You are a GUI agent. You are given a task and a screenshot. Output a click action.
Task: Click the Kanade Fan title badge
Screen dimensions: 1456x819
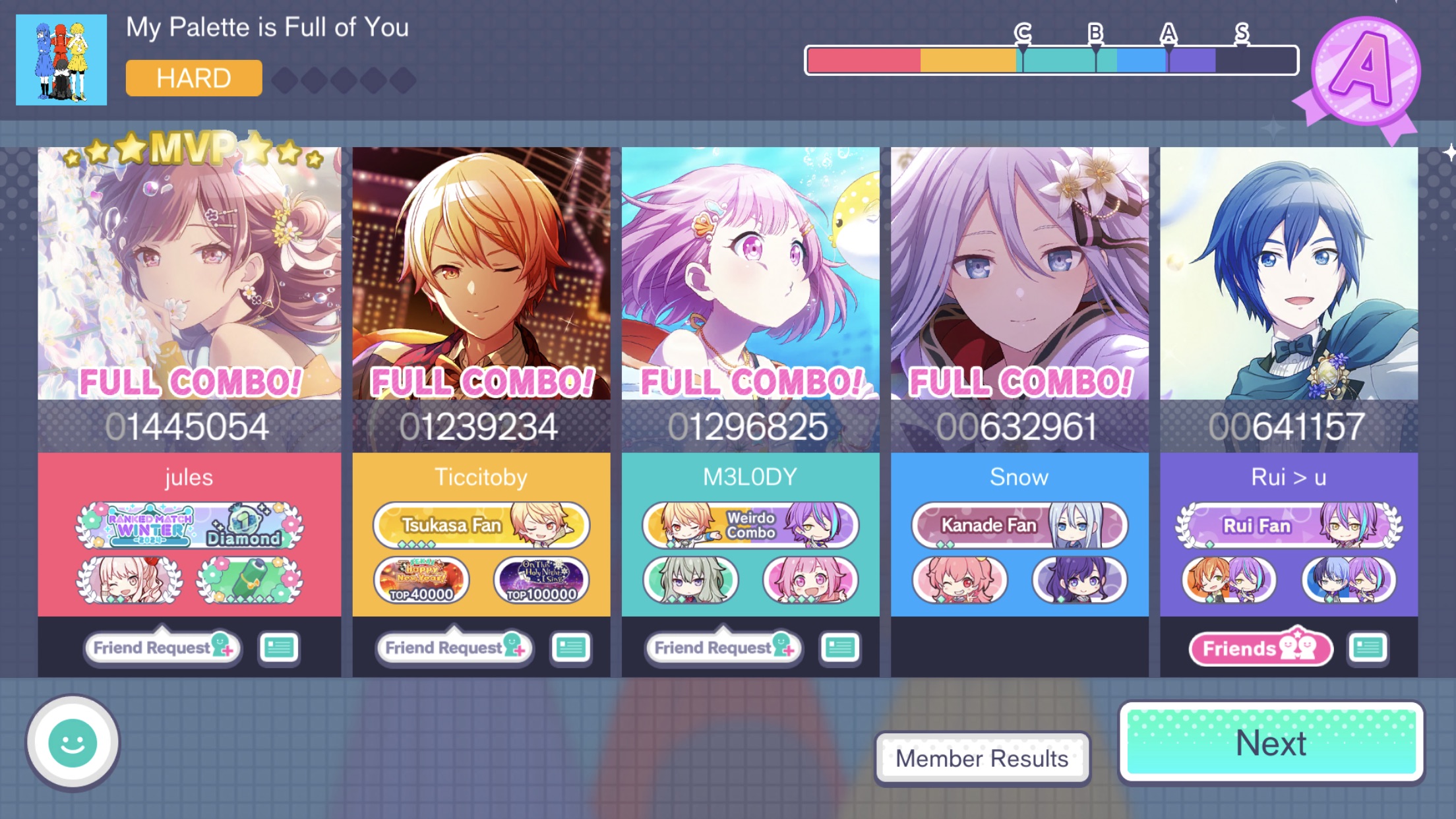[1018, 526]
